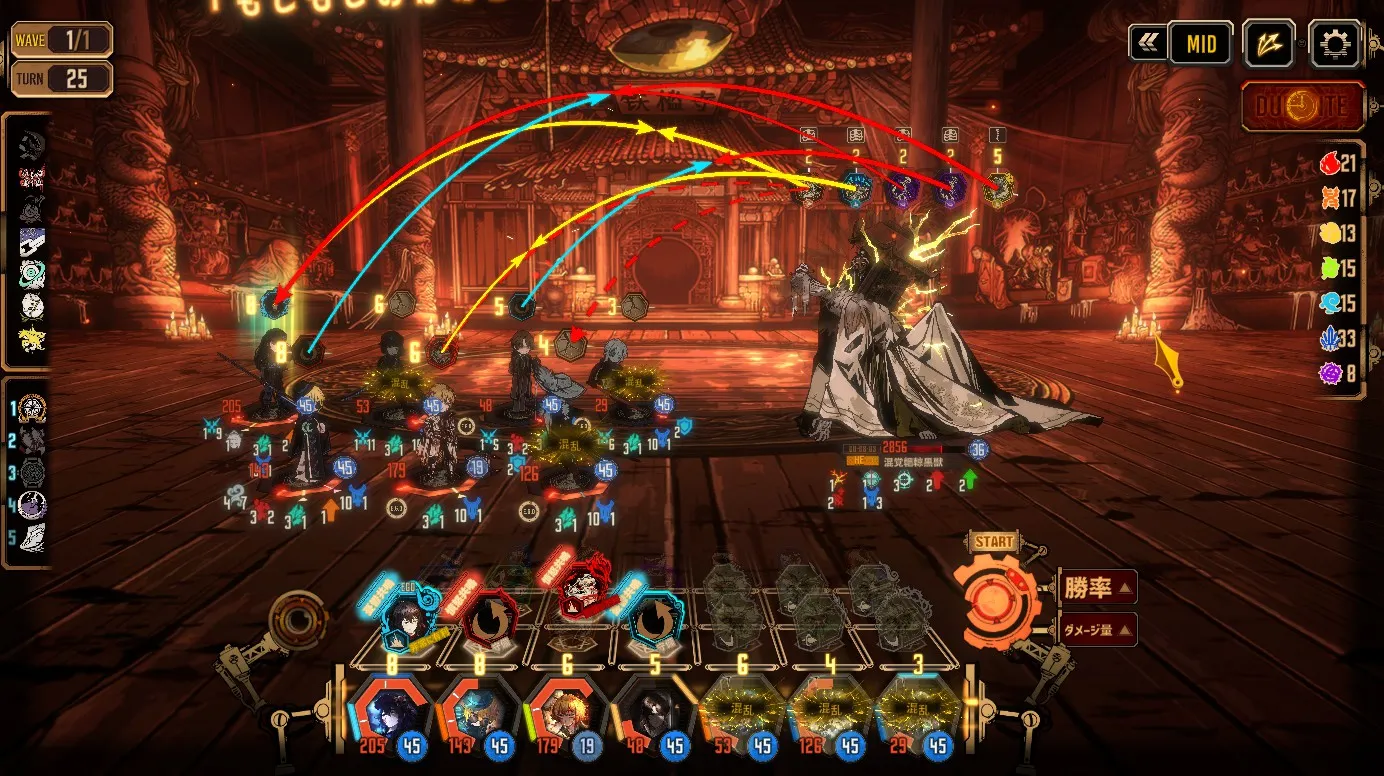Click the golden triple-arrow button
Screen dimensions: 1384x776
1269,44
